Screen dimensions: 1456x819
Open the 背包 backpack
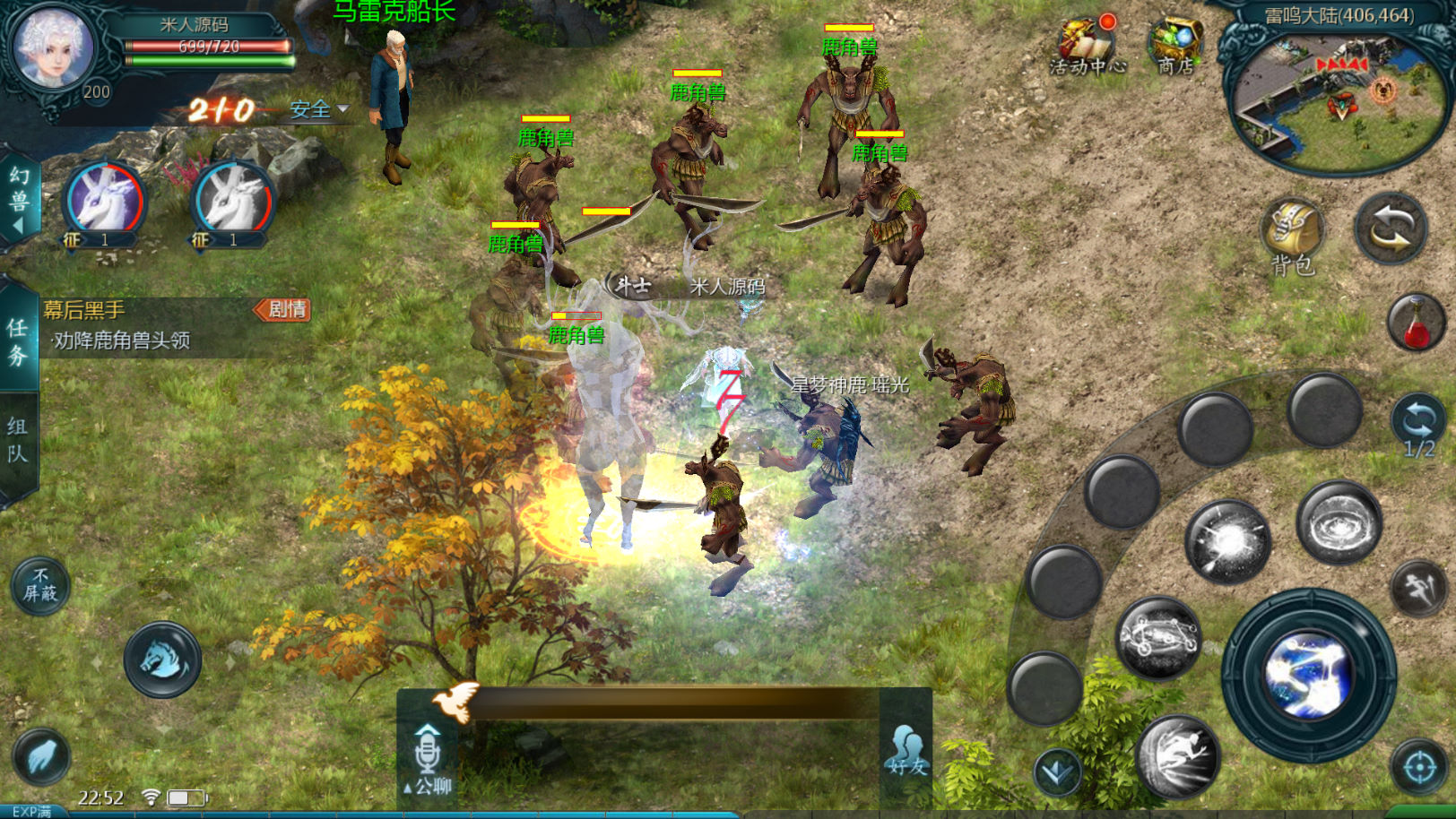click(1292, 235)
